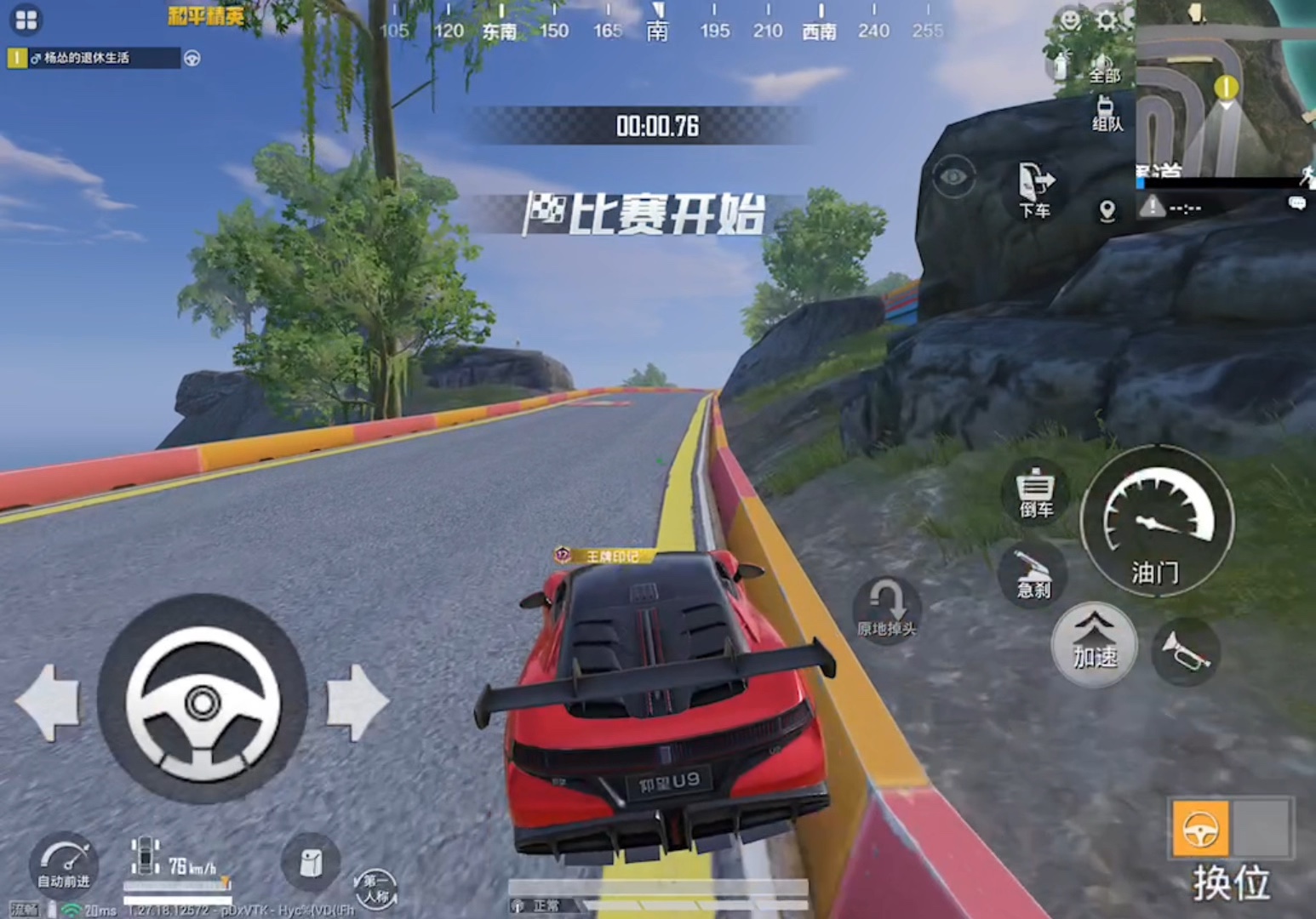Tap the steering wheel control

pyautogui.click(x=203, y=701)
